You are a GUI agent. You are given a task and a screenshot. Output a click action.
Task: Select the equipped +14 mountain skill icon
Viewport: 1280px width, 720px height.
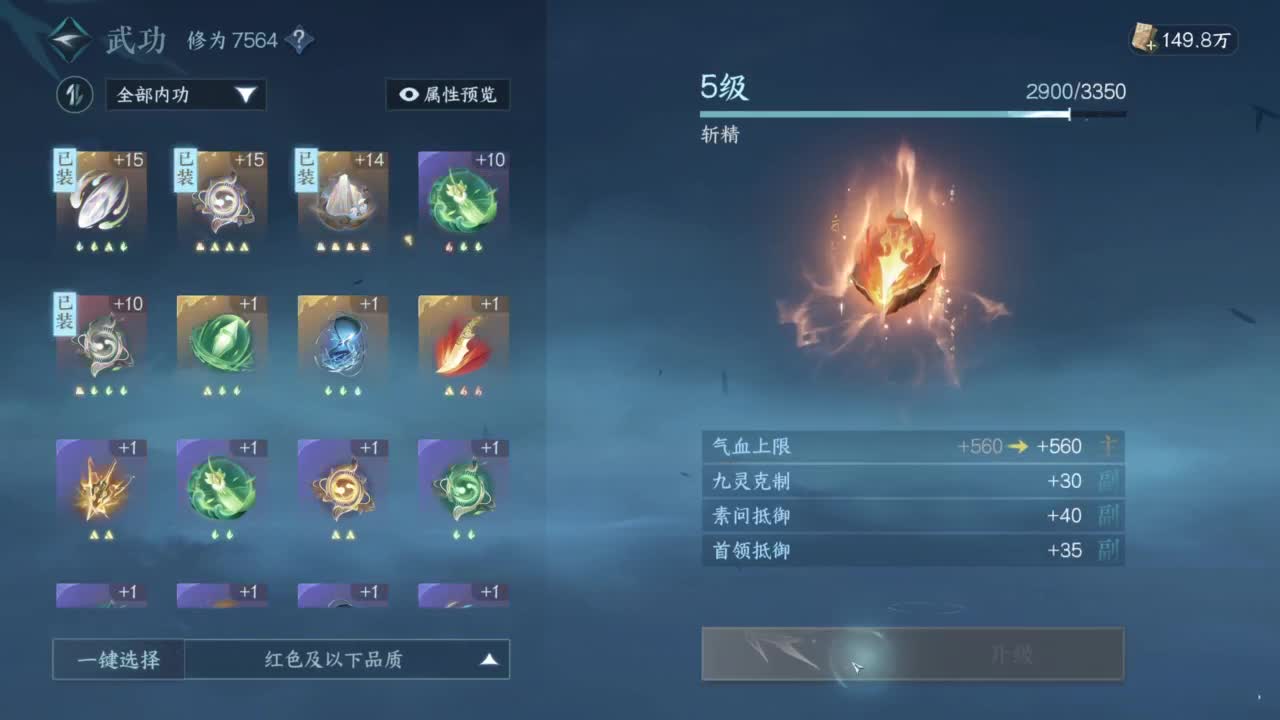click(x=342, y=198)
